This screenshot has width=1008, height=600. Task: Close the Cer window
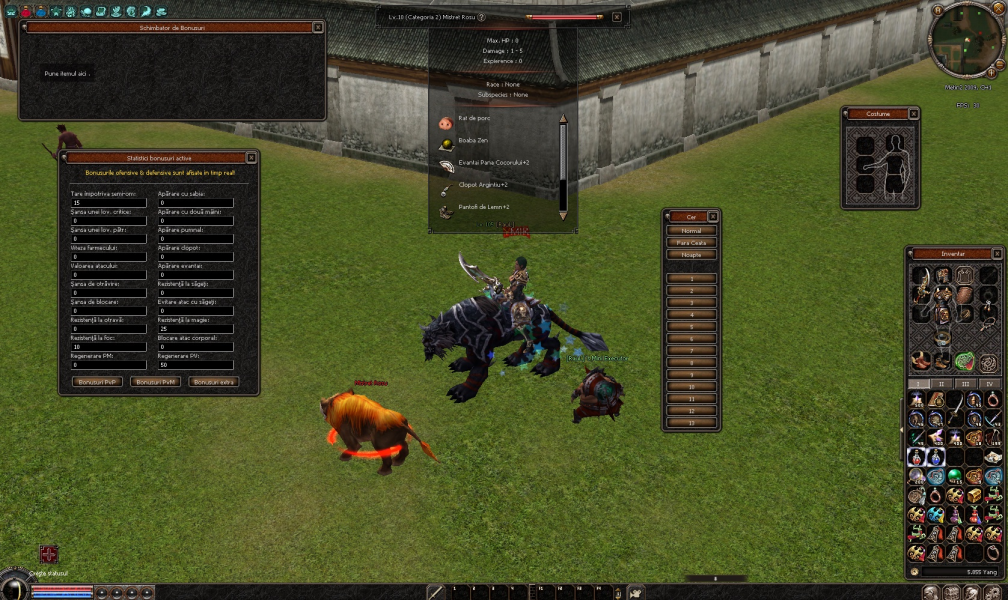point(712,216)
